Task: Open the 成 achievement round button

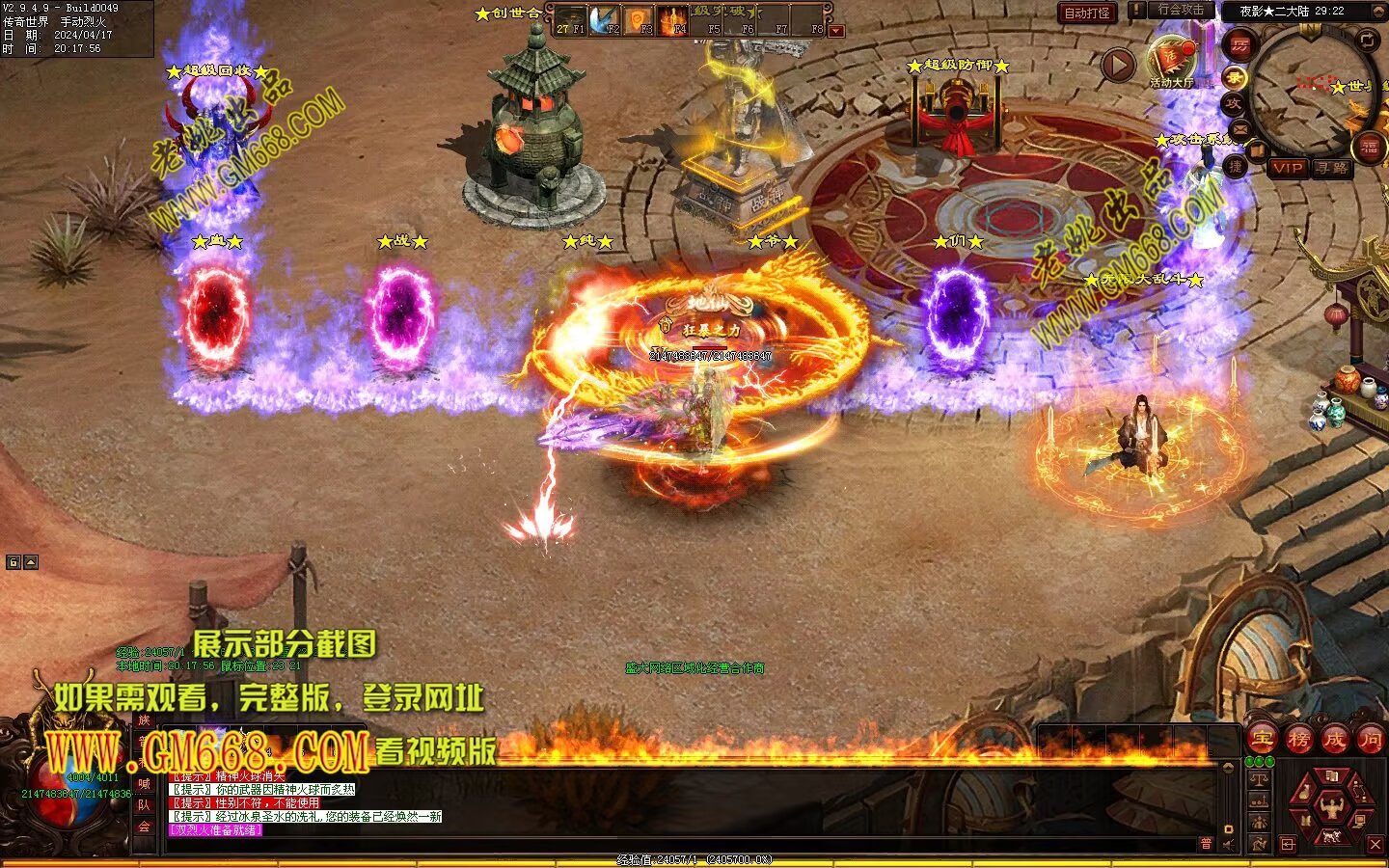Action: (1334, 740)
